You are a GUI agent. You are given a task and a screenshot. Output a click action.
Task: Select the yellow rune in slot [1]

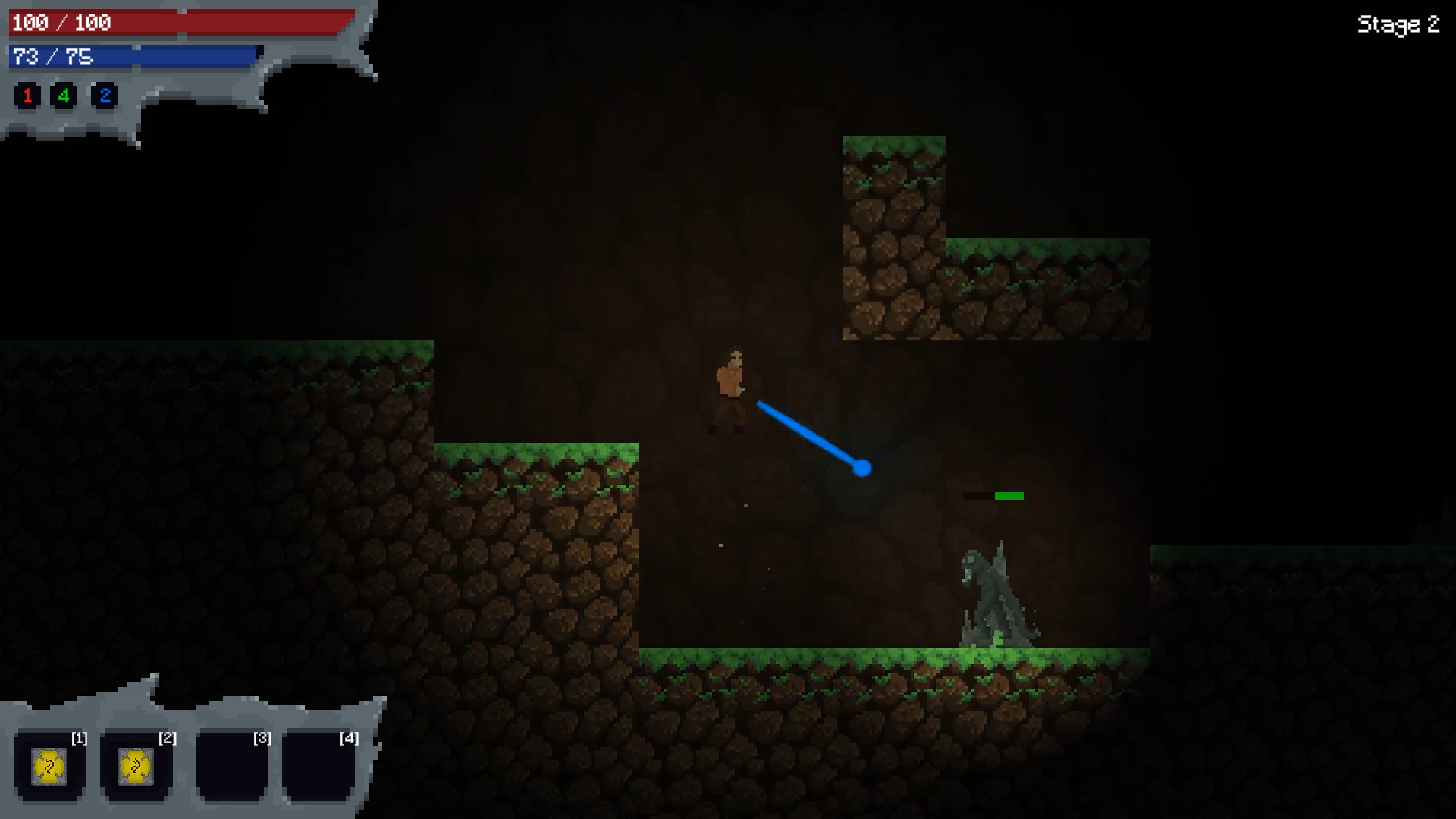pos(49,767)
